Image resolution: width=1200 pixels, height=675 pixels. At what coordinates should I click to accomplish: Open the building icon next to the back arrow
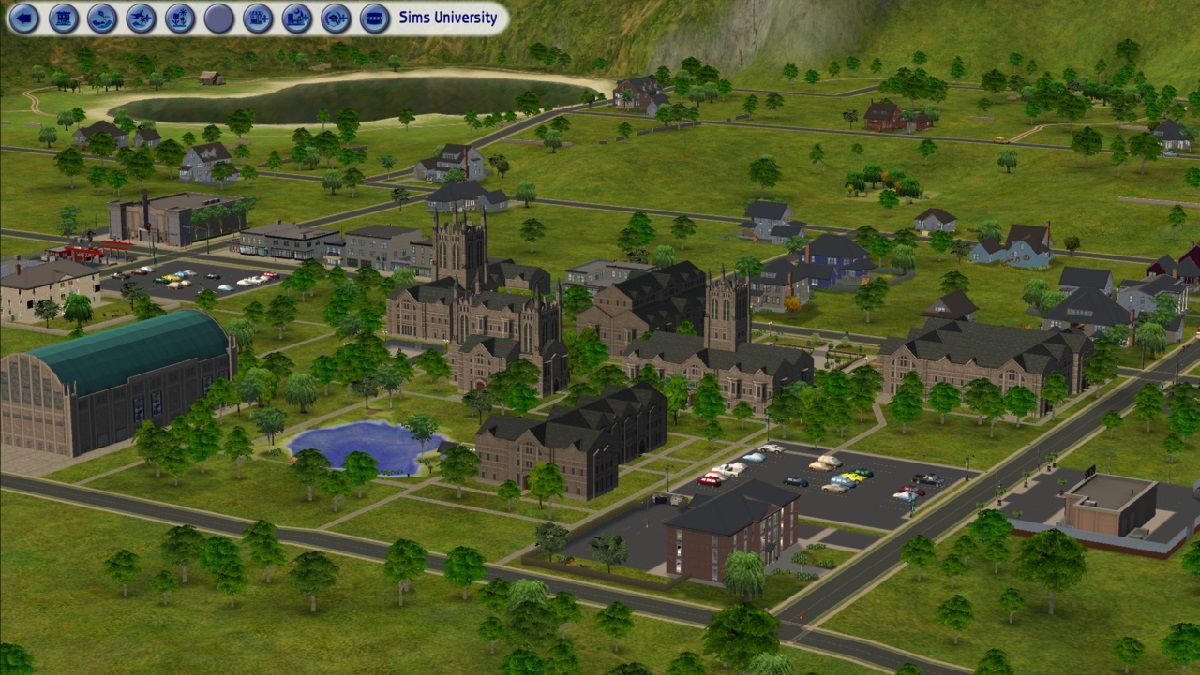click(64, 18)
